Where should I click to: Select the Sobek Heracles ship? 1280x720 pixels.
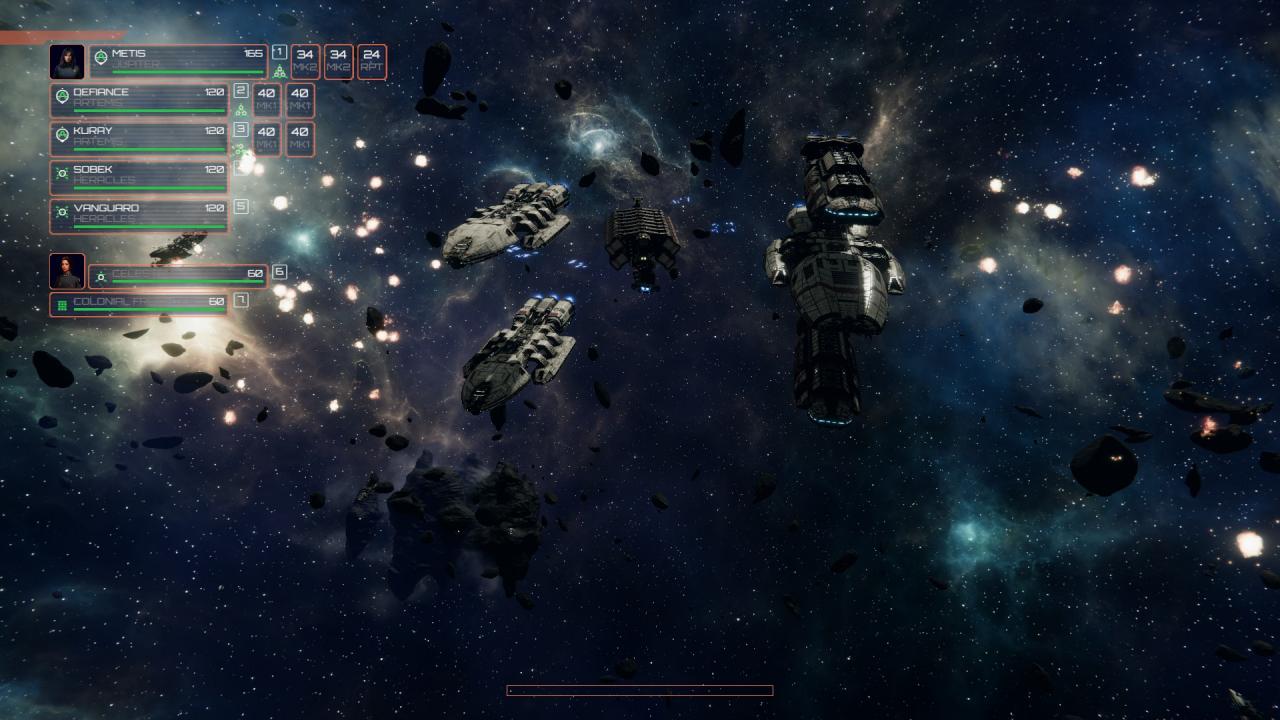139,177
